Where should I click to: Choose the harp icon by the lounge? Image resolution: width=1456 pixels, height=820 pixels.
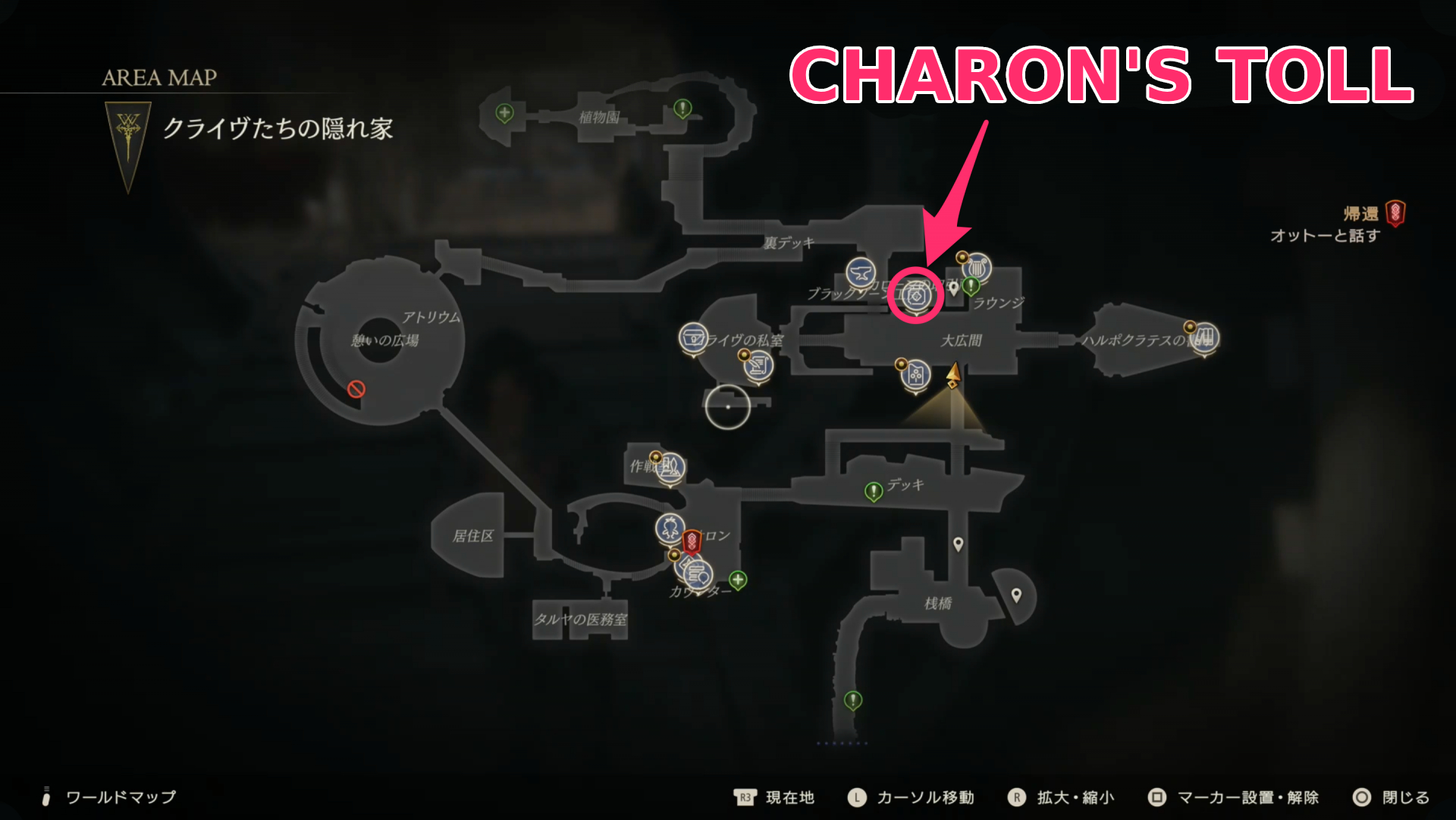(x=977, y=267)
